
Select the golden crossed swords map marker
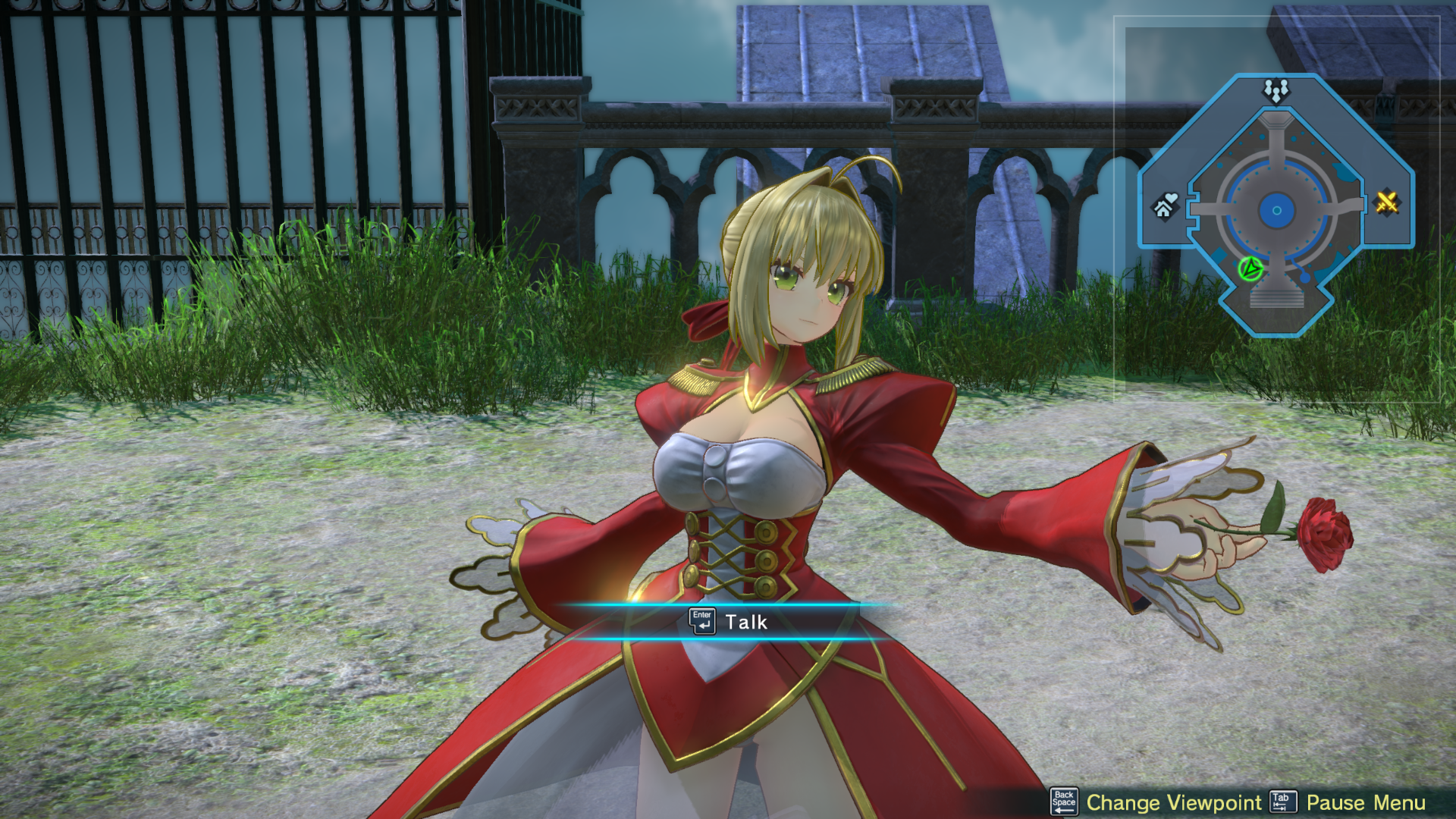click(x=1386, y=202)
